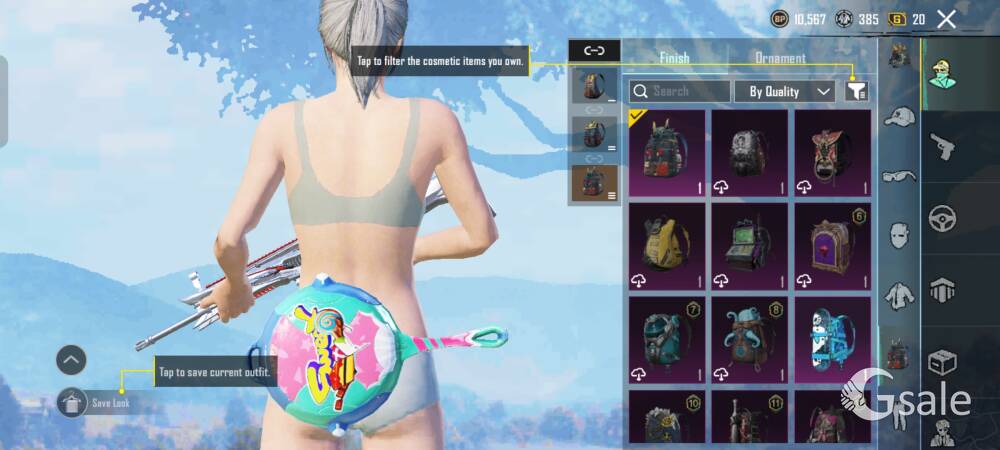This screenshot has width=1000, height=450.
Task: Toggle the link button above backpack levels
Action: tap(594, 50)
